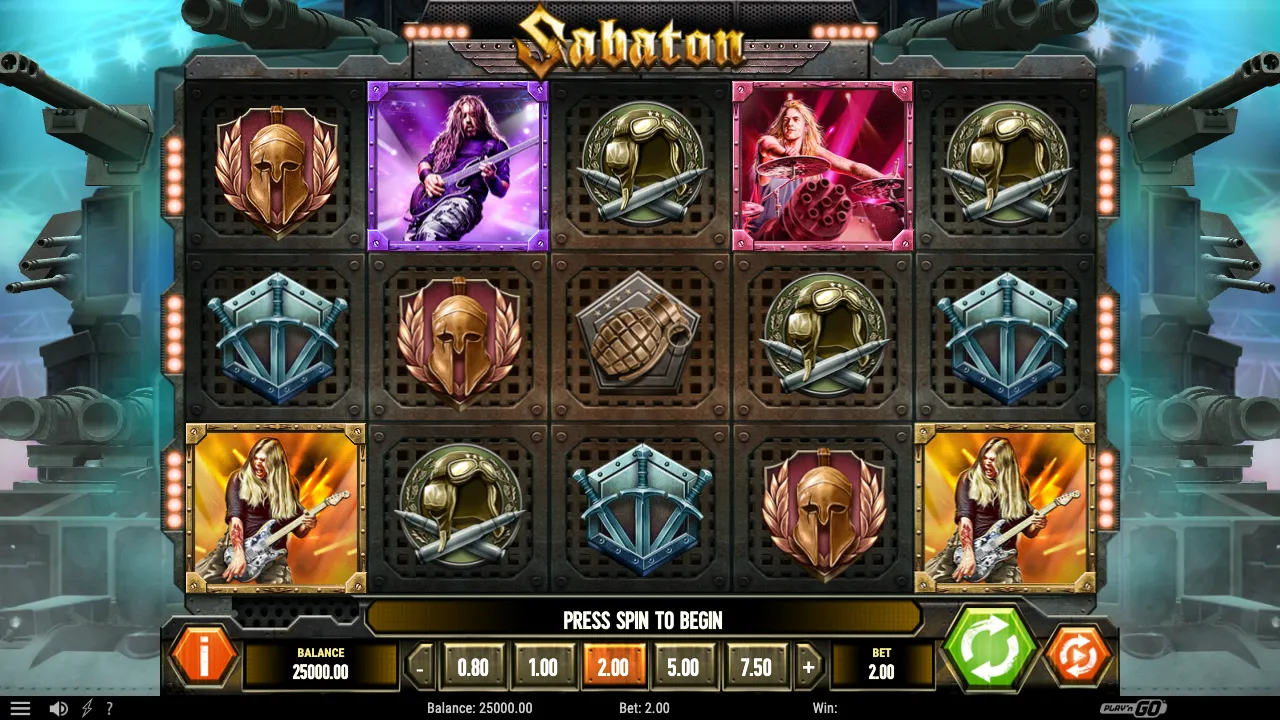Mute the game sound
Viewport: 1280px width, 720px height.
click(x=58, y=708)
